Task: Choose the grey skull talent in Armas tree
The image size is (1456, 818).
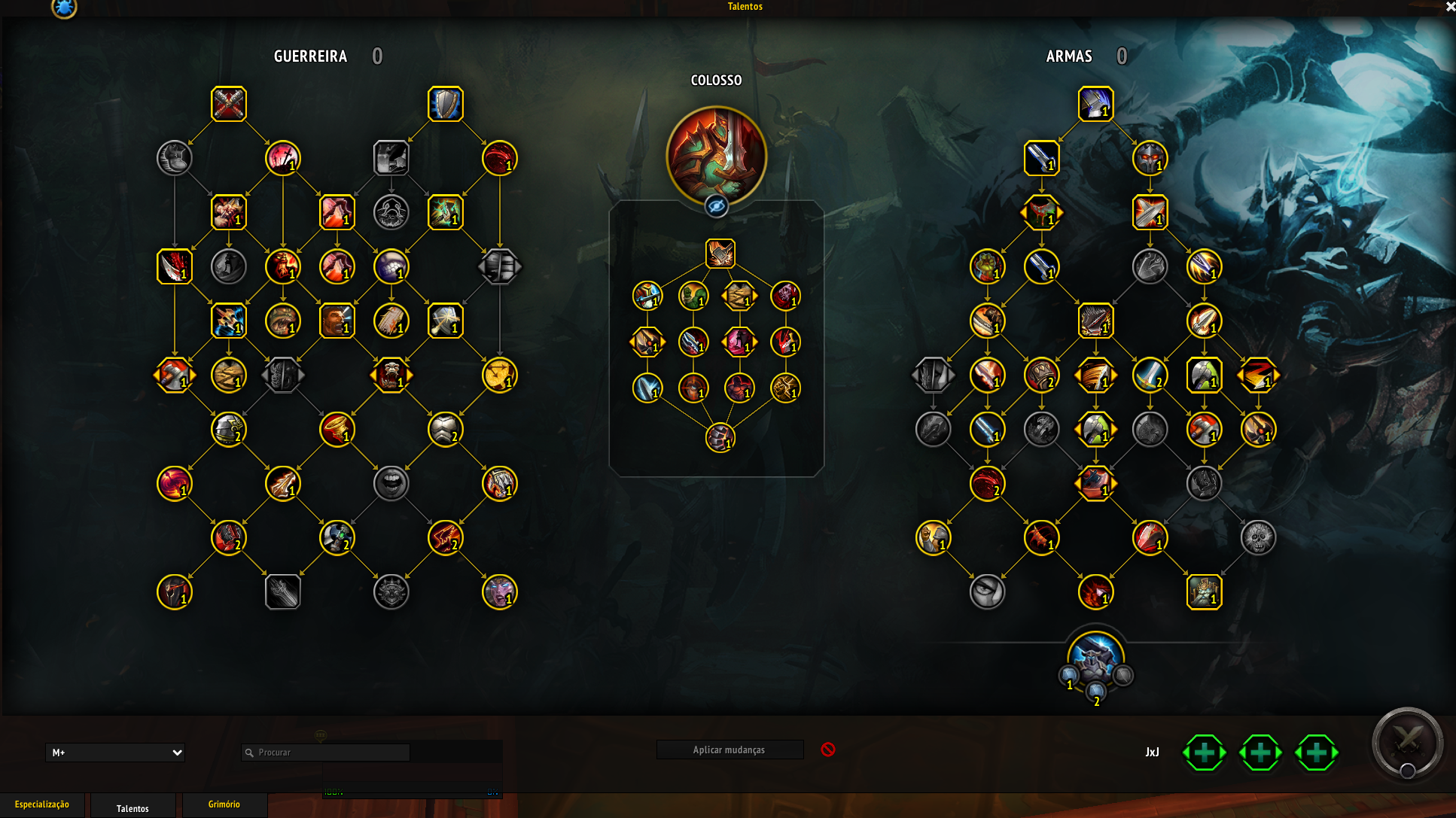Action: click(x=1259, y=538)
